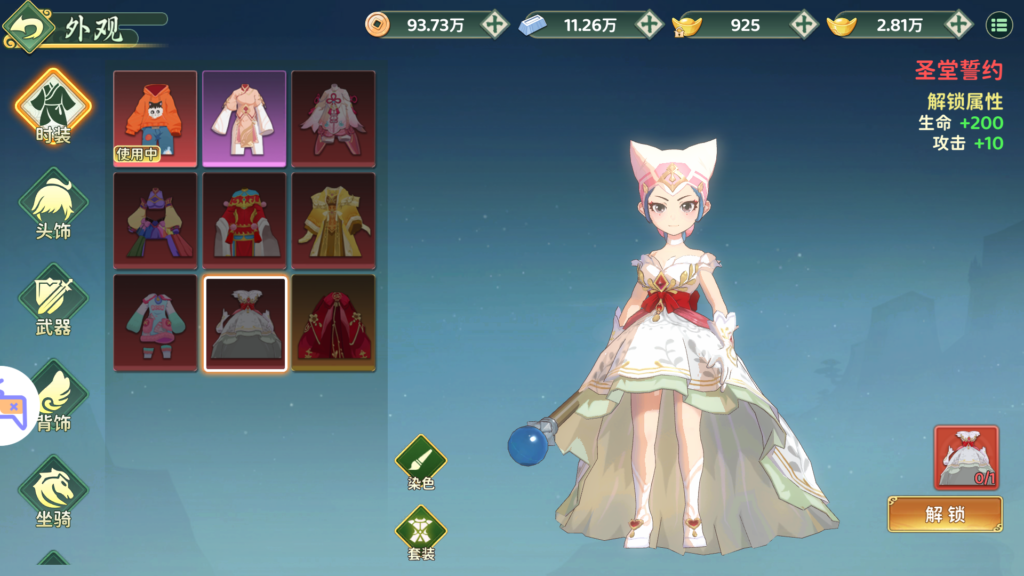1024x576 pixels.
Task: Select the 武器 weapon tab
Action: [53, 300]
